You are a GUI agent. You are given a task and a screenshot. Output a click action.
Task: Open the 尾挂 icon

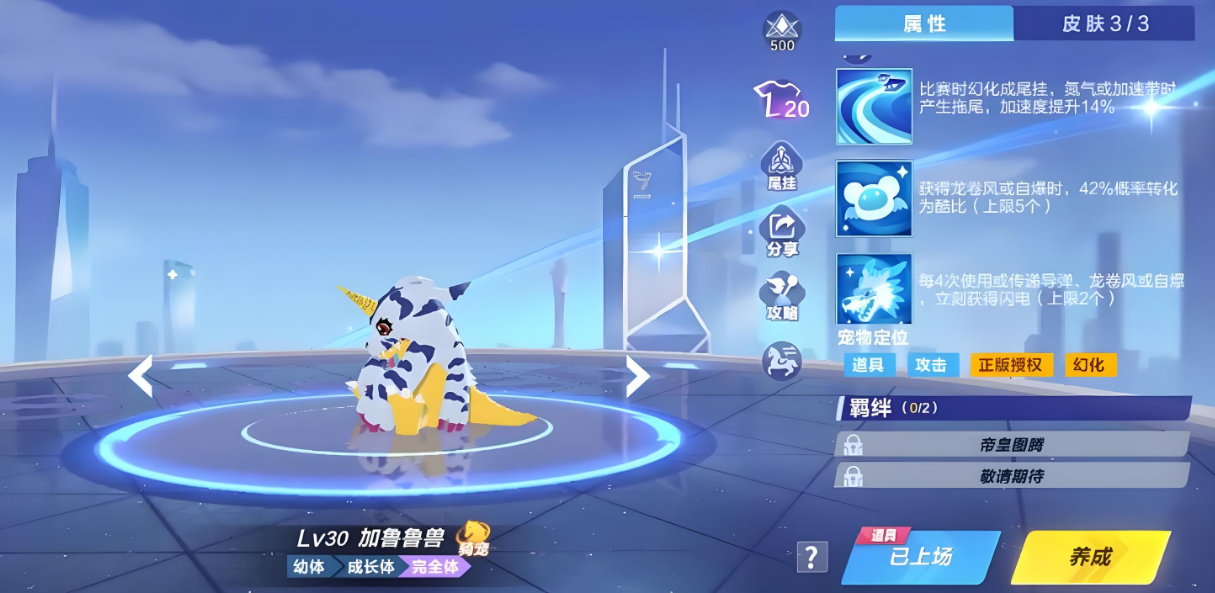pos(781,164)
